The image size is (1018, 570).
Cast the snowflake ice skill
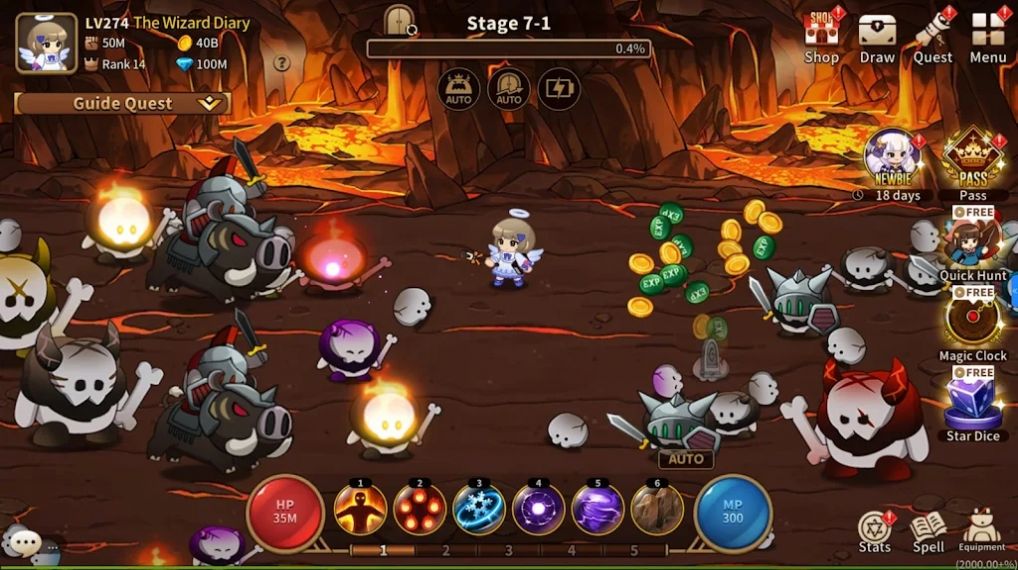tap(479, 509)
